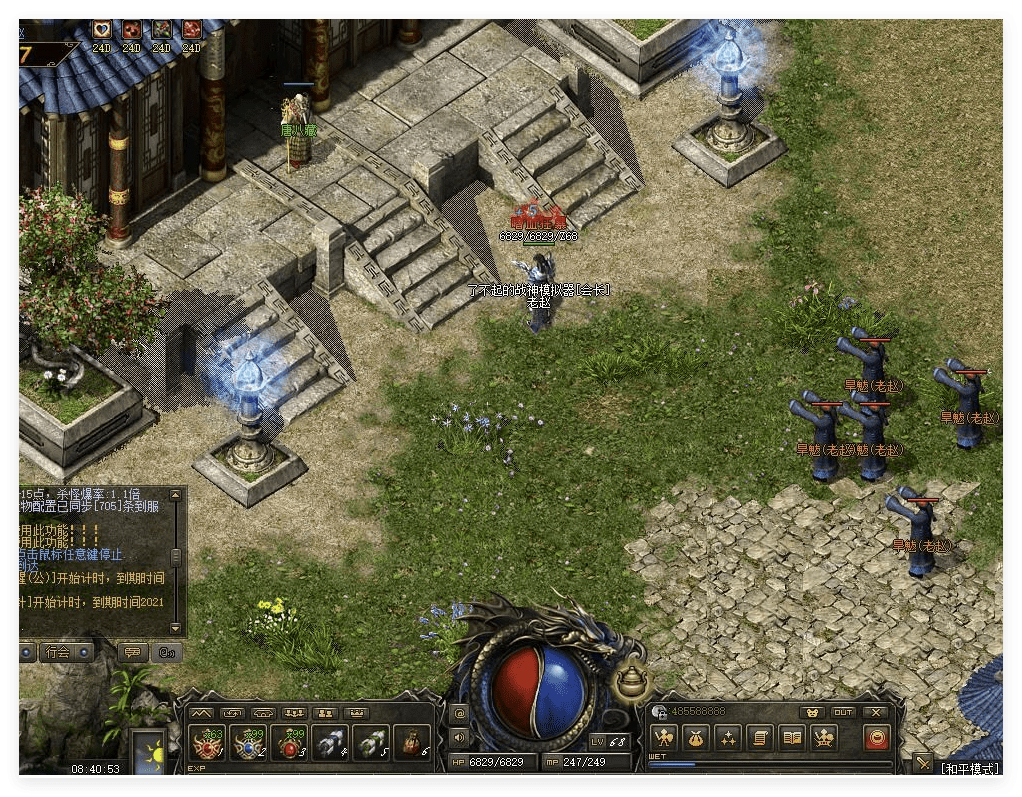Open the speech bubble chat button

(x=132, y=652)
